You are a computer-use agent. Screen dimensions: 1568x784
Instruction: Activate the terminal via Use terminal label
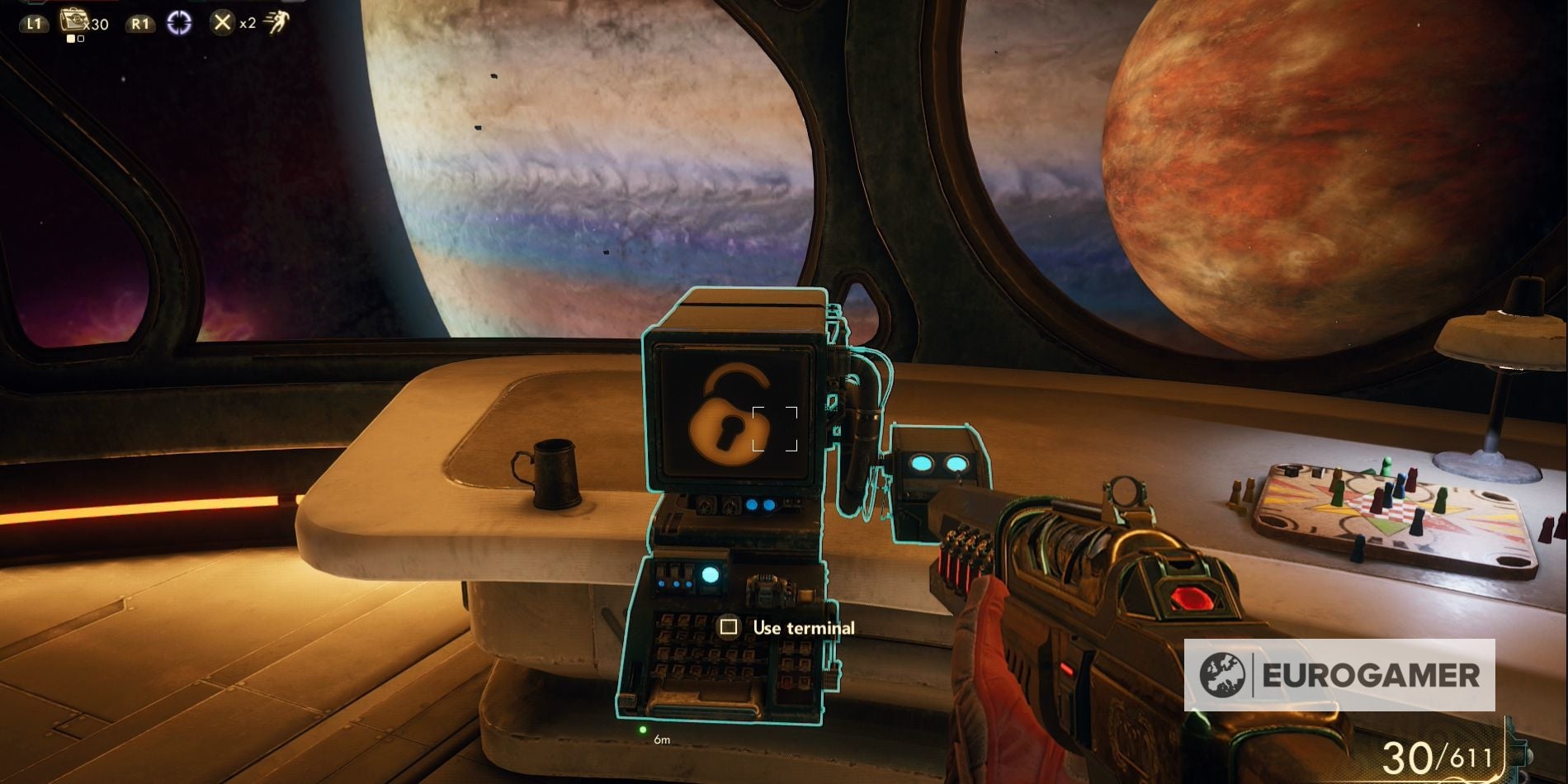804,628
